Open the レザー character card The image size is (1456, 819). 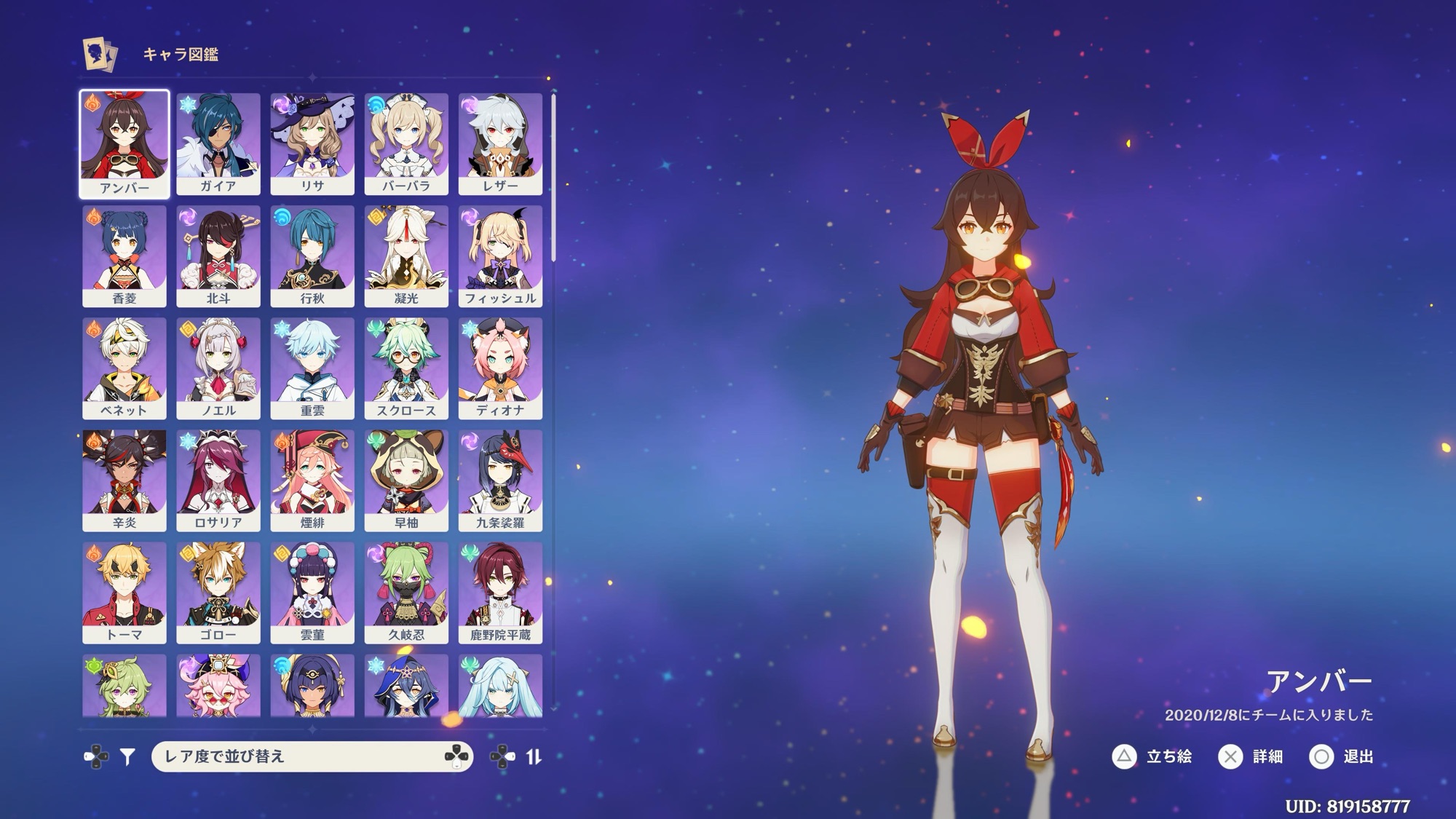[x=500, y=143]
